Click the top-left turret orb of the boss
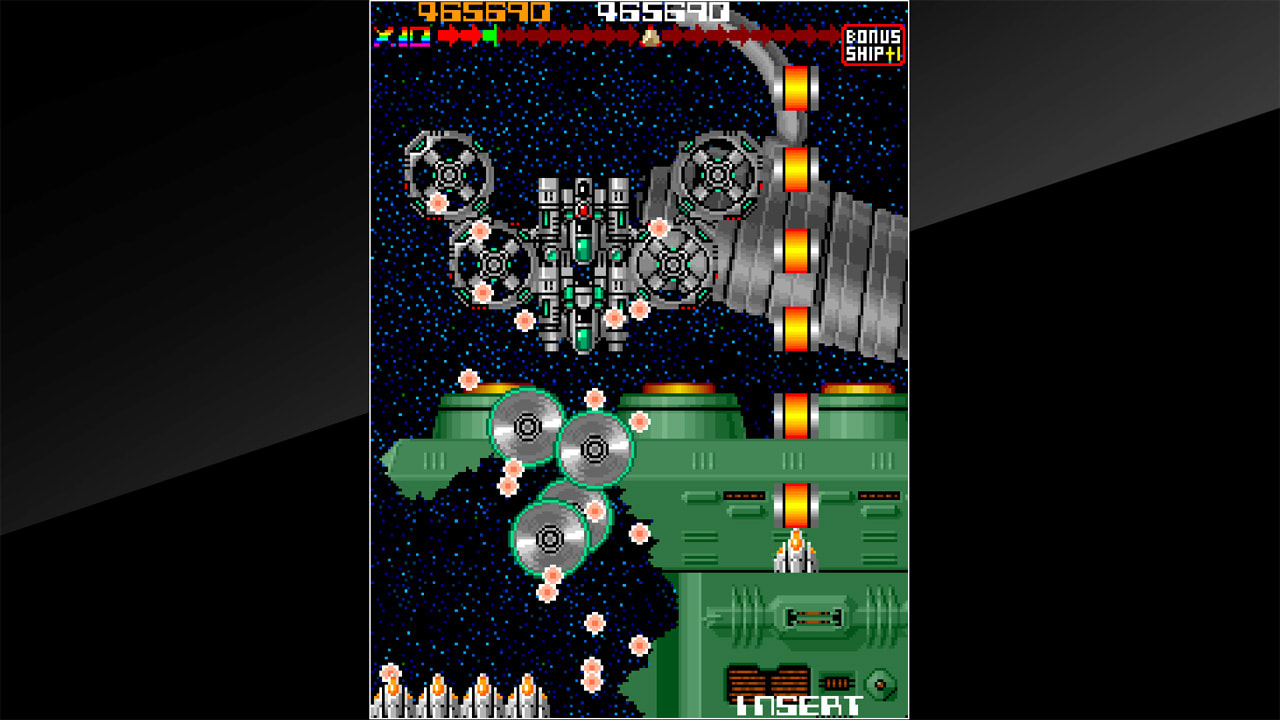 450,175
